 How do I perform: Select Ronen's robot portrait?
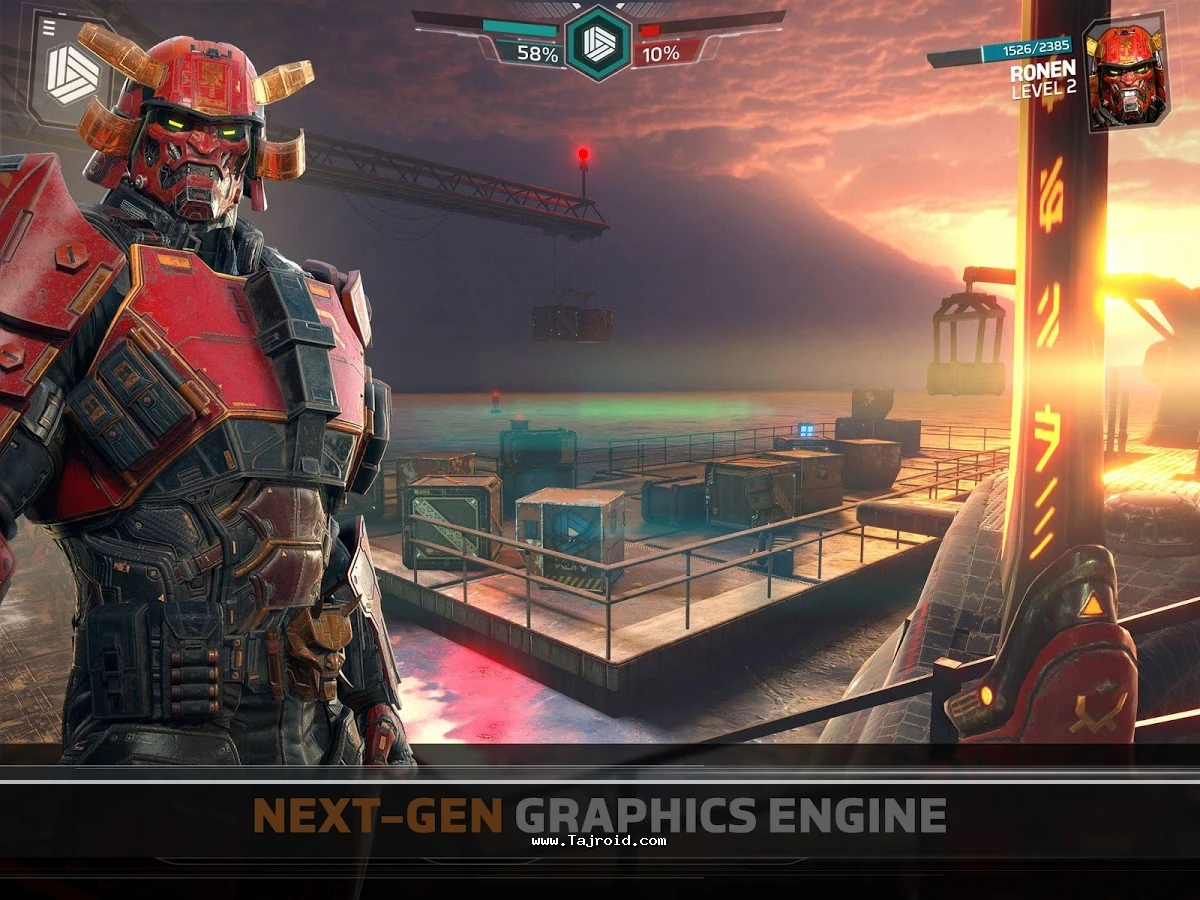point(1125,75)
